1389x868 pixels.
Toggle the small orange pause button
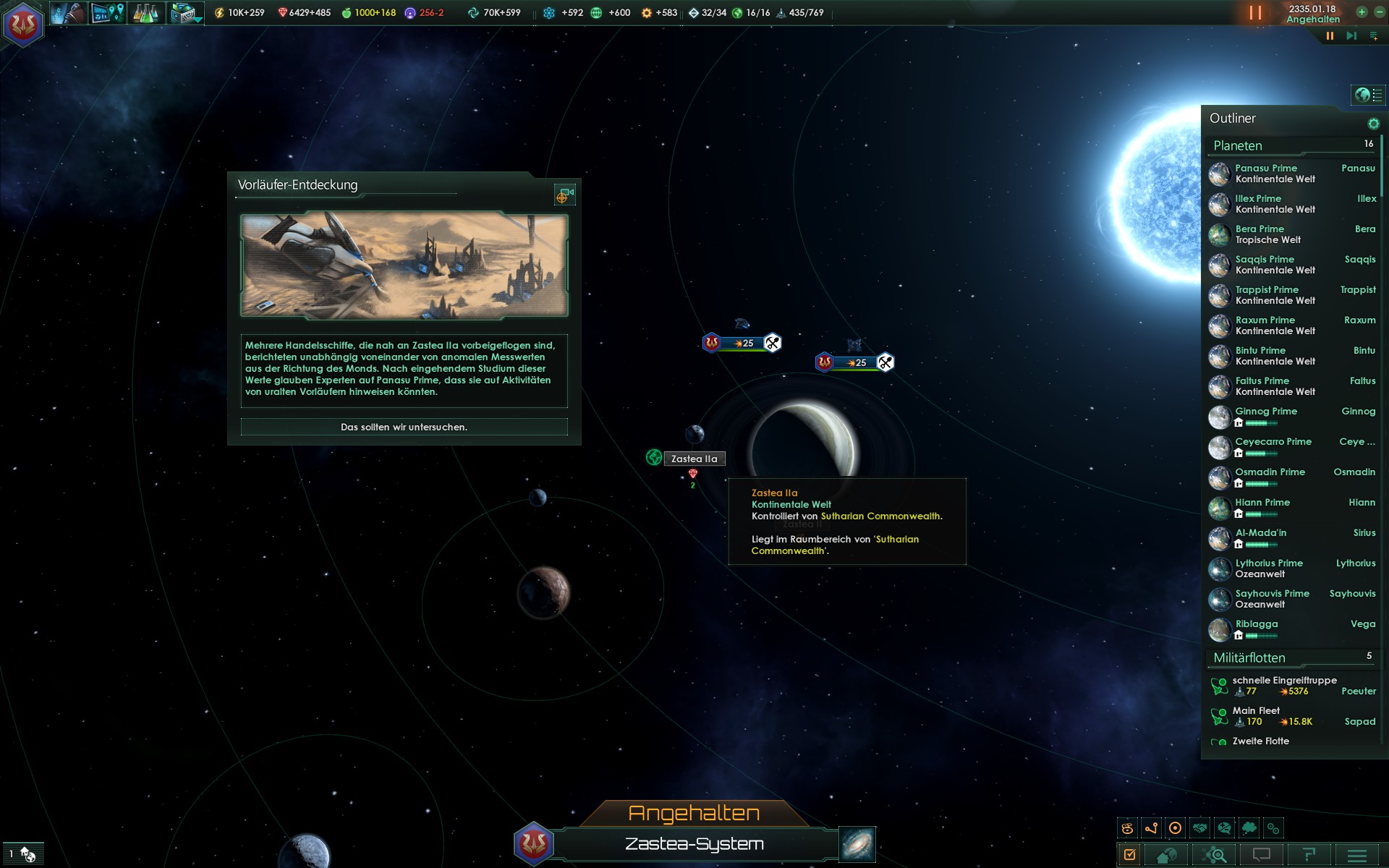click(1330, 36)
